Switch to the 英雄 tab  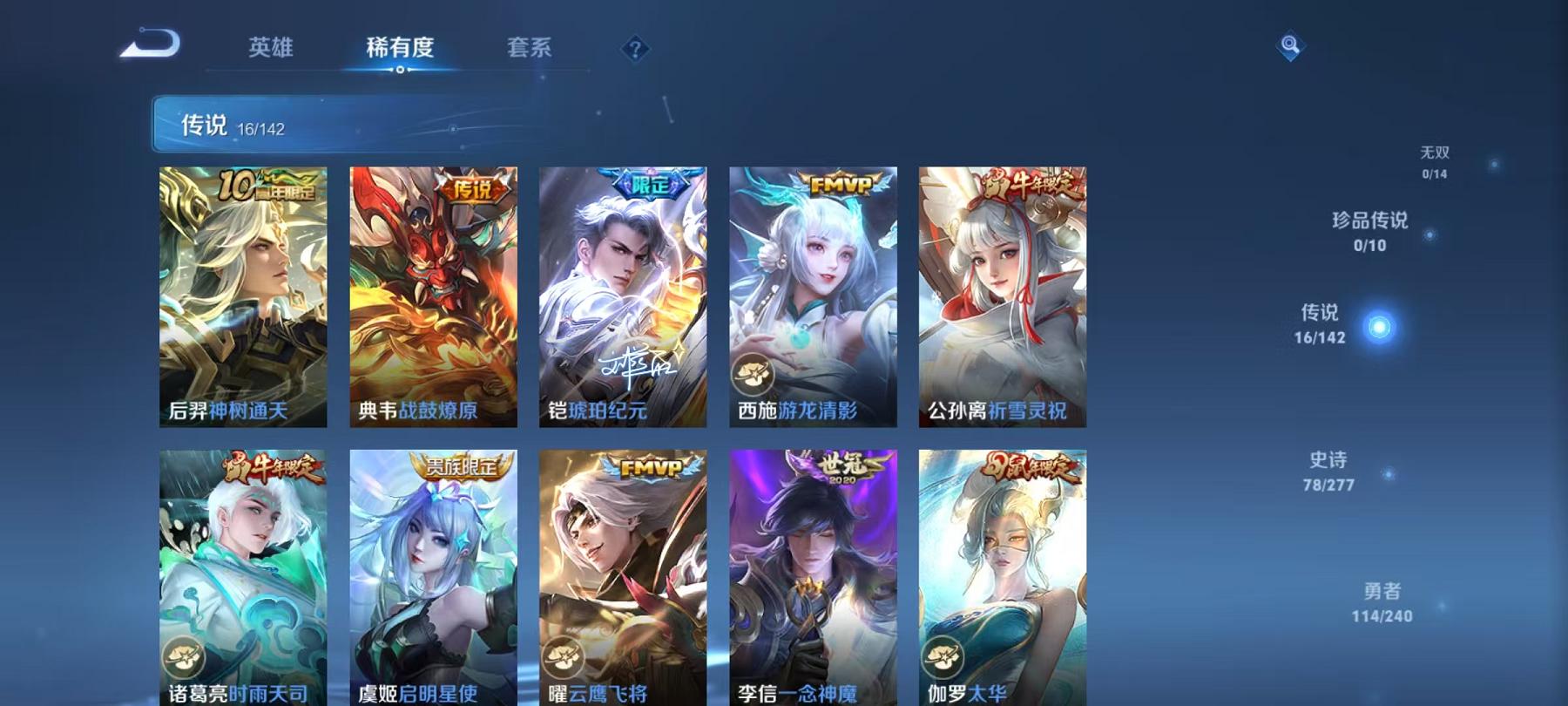point(271,50)
